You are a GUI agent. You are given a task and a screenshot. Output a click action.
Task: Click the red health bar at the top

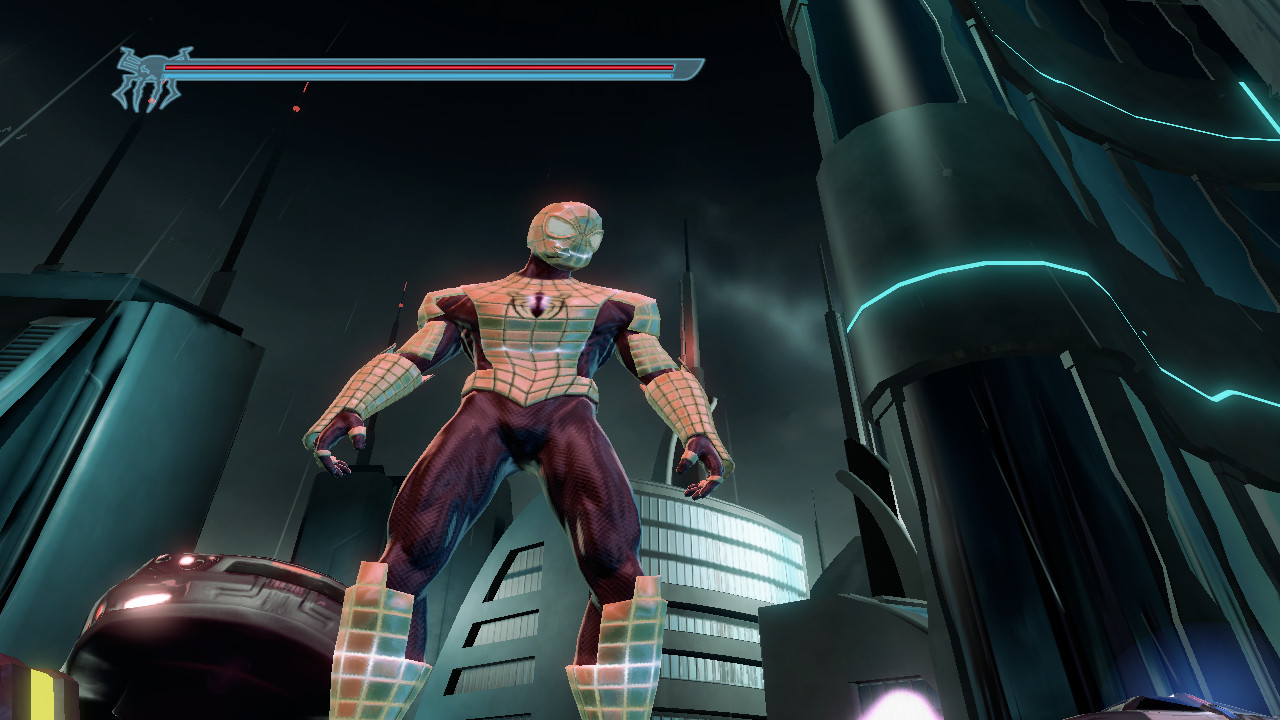click(420, 65)
